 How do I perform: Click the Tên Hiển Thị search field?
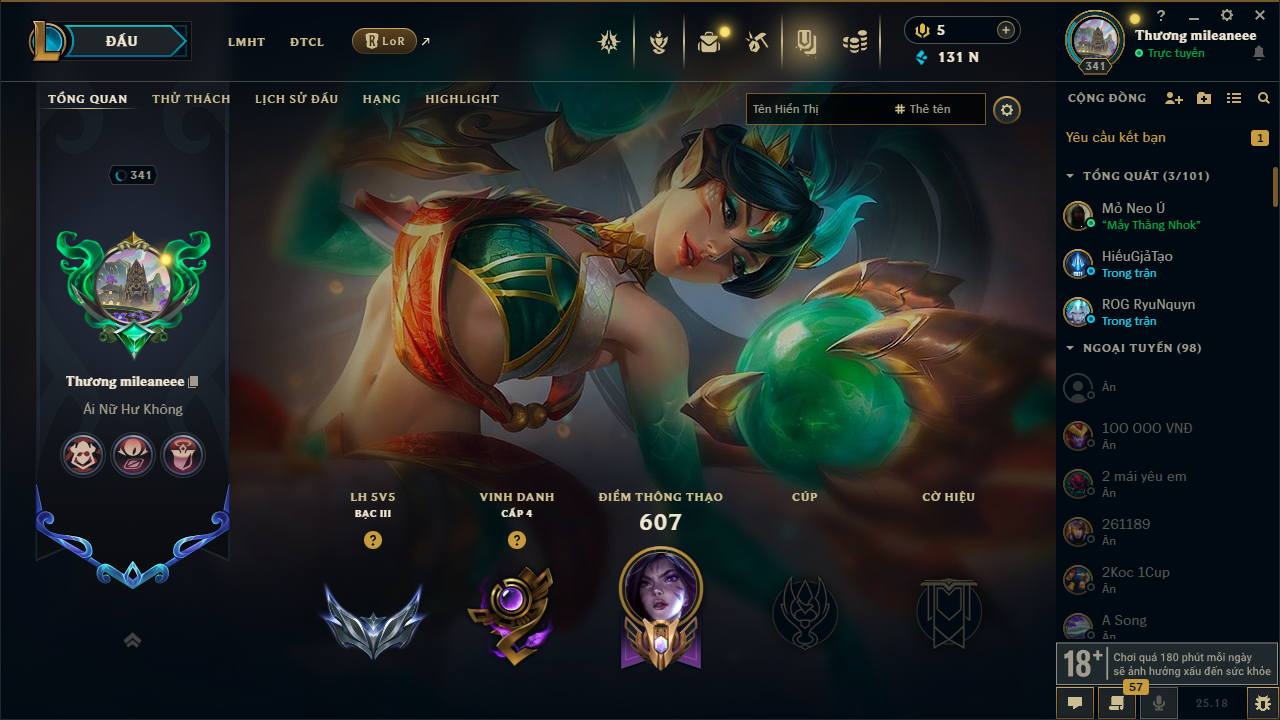(815, 109)
